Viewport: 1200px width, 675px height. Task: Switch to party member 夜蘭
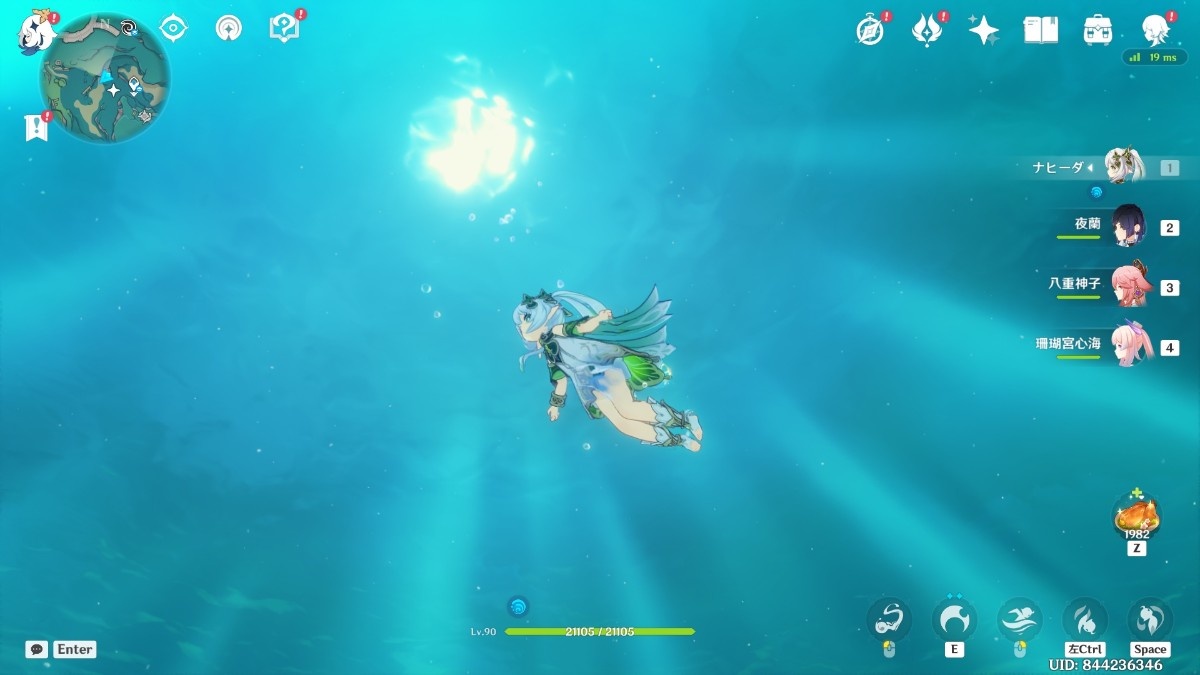tap(1130, 226)
